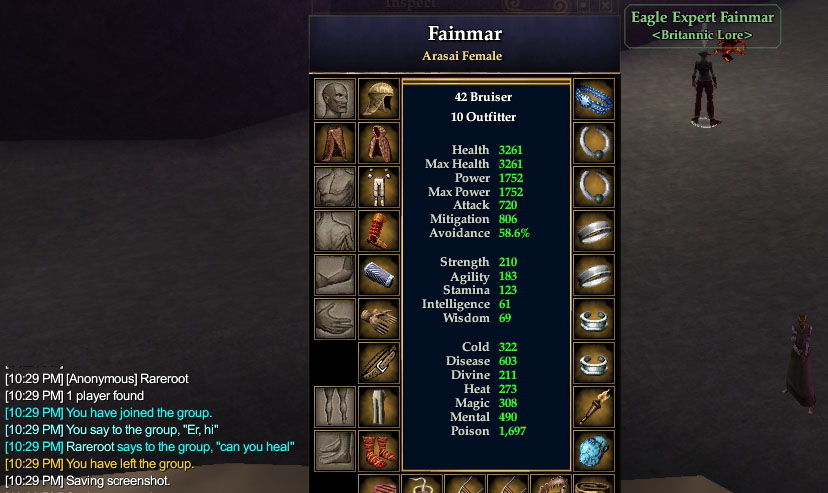
Task: Select the metal helmet equipment slot
Action: pos(379,99)
